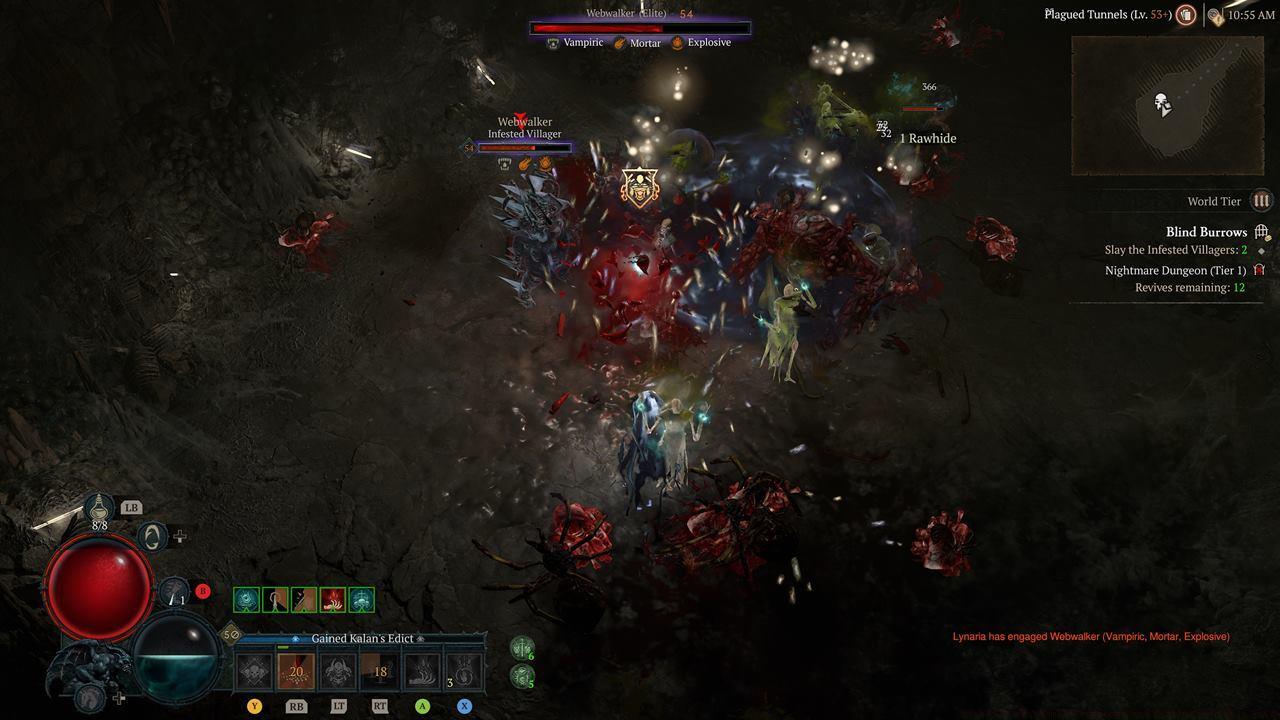Use the skill assigned to the Y button
This screenshot has height=720, width=1280.
click(x=253, y=670)
